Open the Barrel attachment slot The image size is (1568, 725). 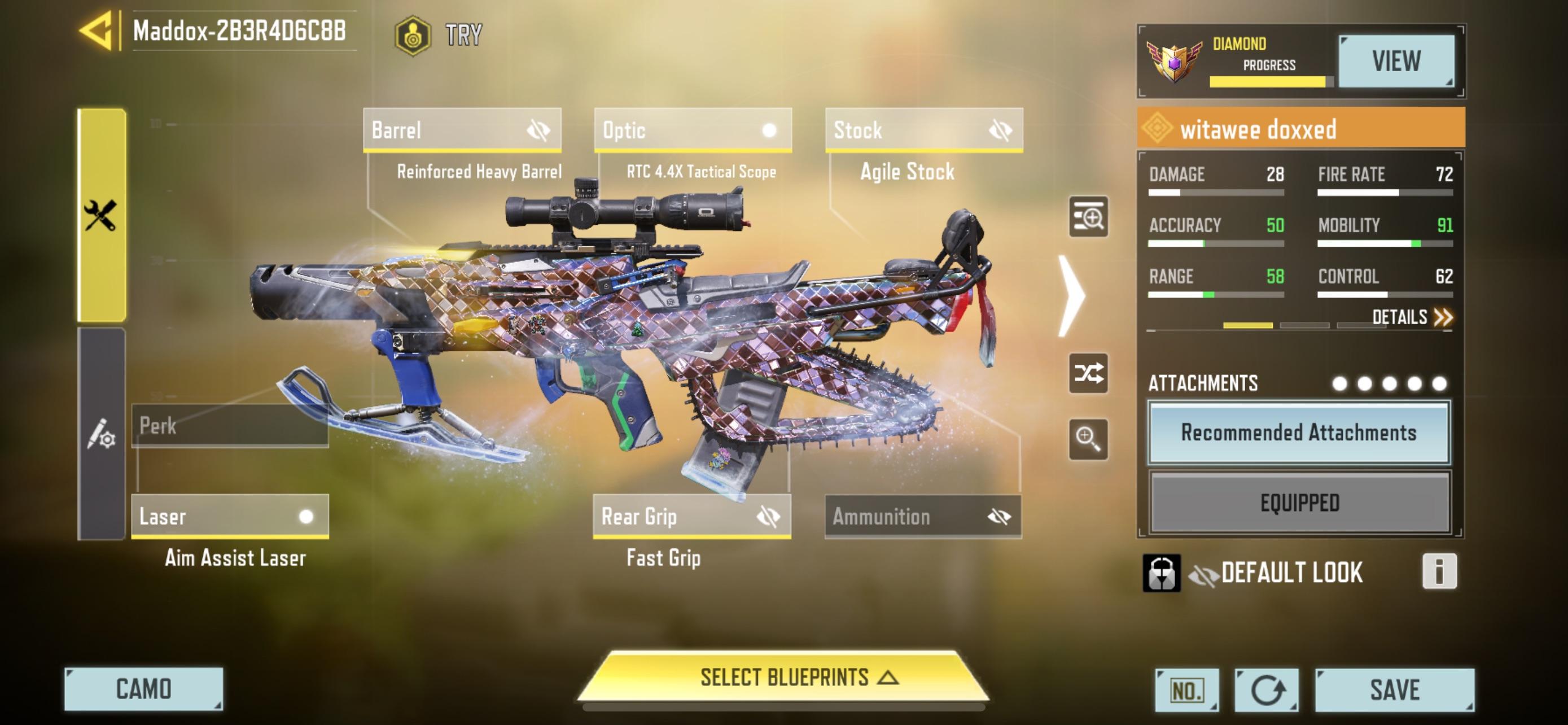coord(462,130)
